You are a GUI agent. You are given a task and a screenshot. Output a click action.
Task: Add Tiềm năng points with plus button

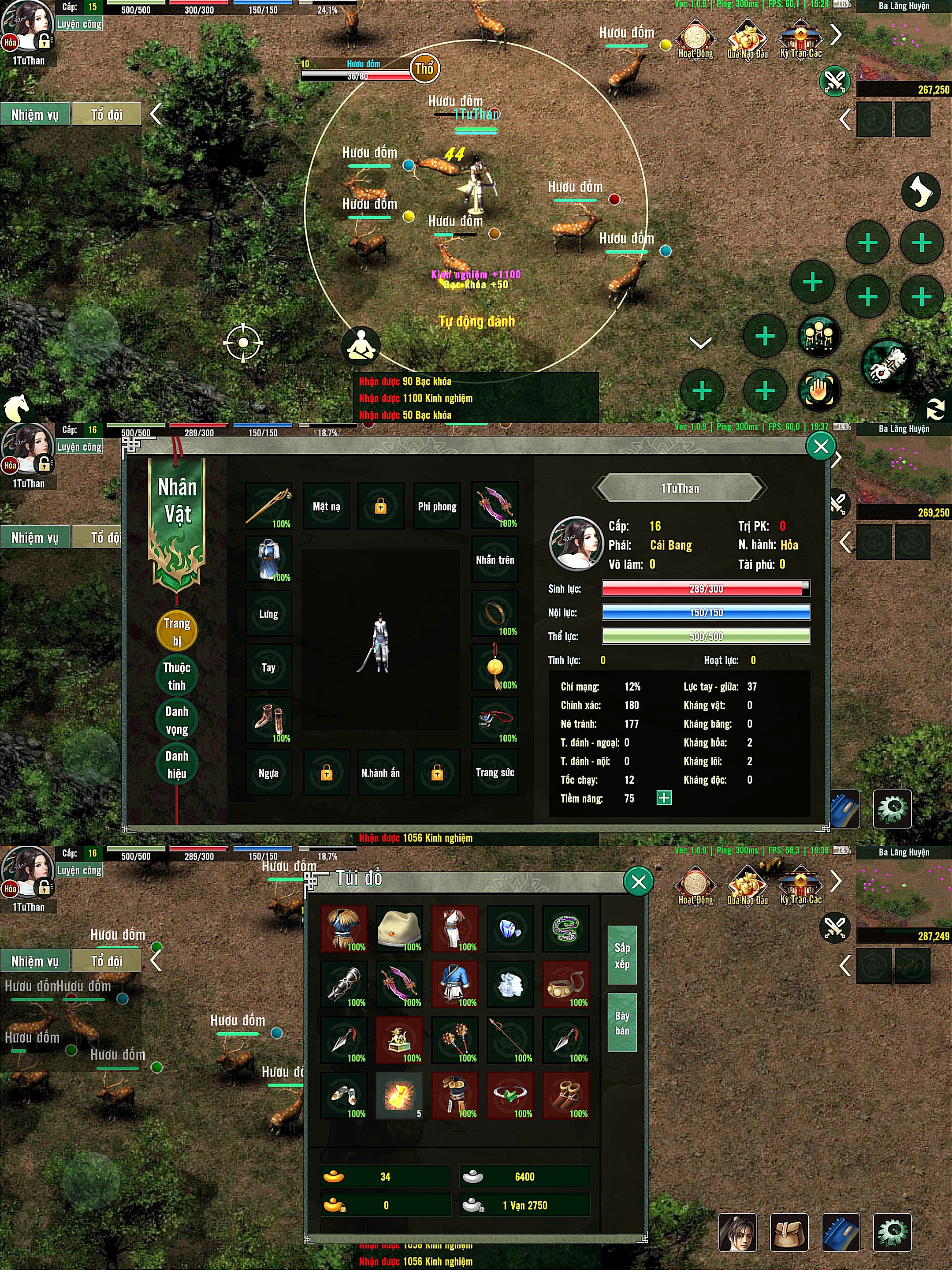(664, 798)
